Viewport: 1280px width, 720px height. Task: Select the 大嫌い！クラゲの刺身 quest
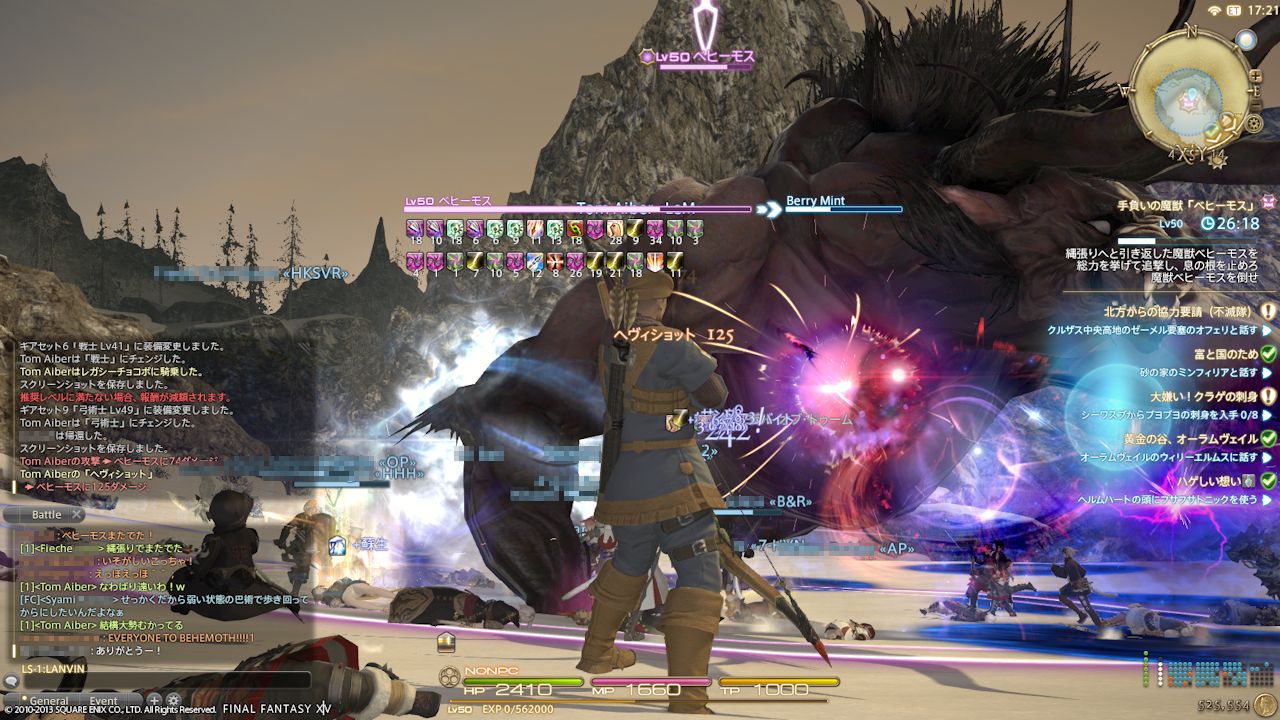[1203, 396]
